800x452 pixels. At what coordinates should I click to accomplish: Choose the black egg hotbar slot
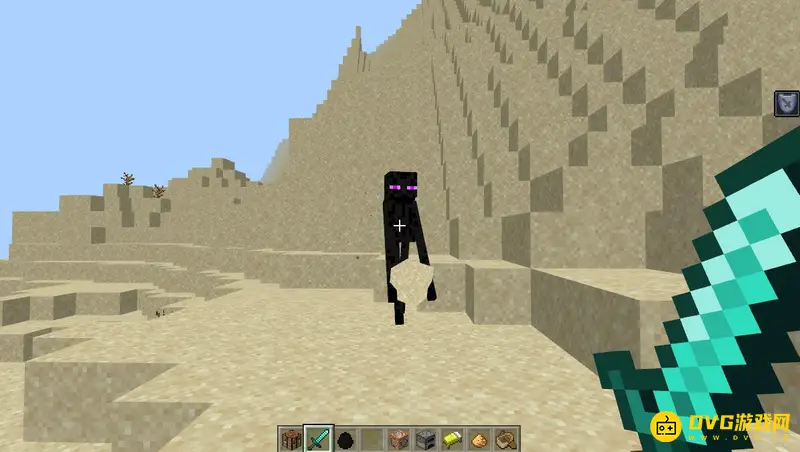click(x=345, y=438)
